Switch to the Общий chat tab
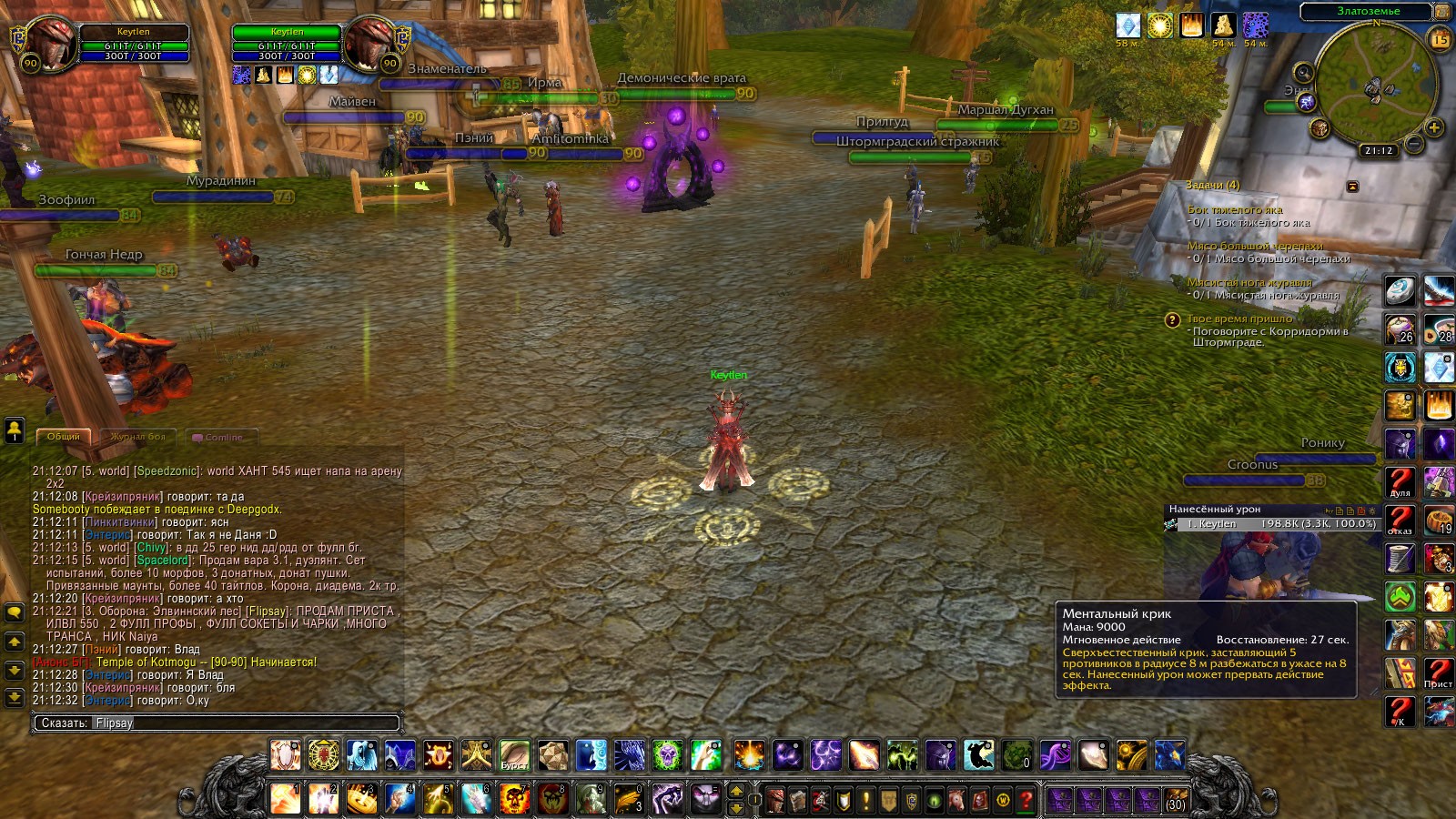The height and width of the screenshot is (819, 1456). pyautogui.click(x=63, y=437)
